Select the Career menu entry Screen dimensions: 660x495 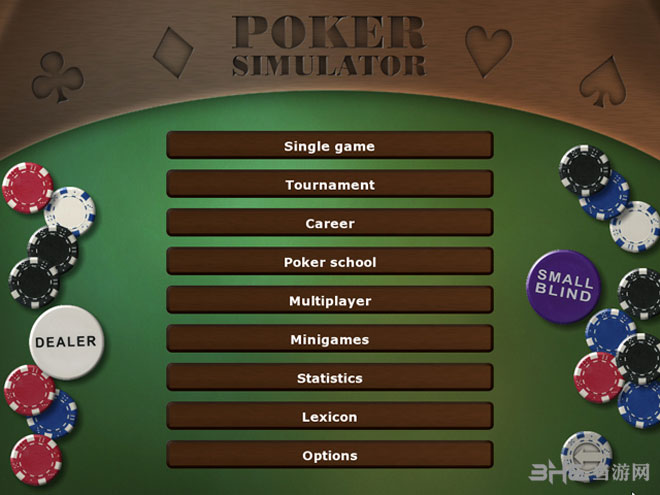[329, 224]
